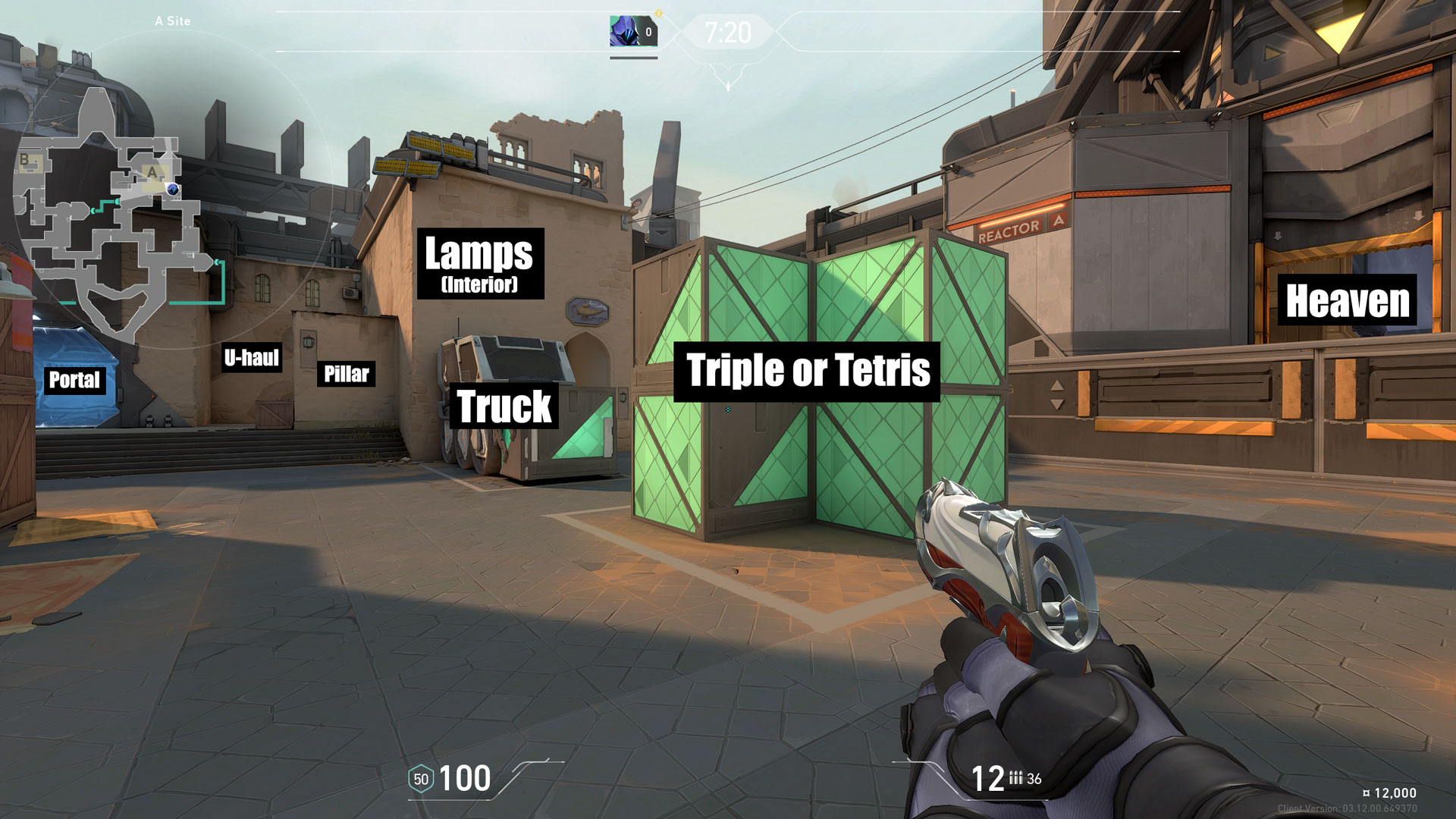Image resolution: width=1456 pixels, height=819 pixels.
Task: Select the Heaven callout label
Action: point(1347,302)
